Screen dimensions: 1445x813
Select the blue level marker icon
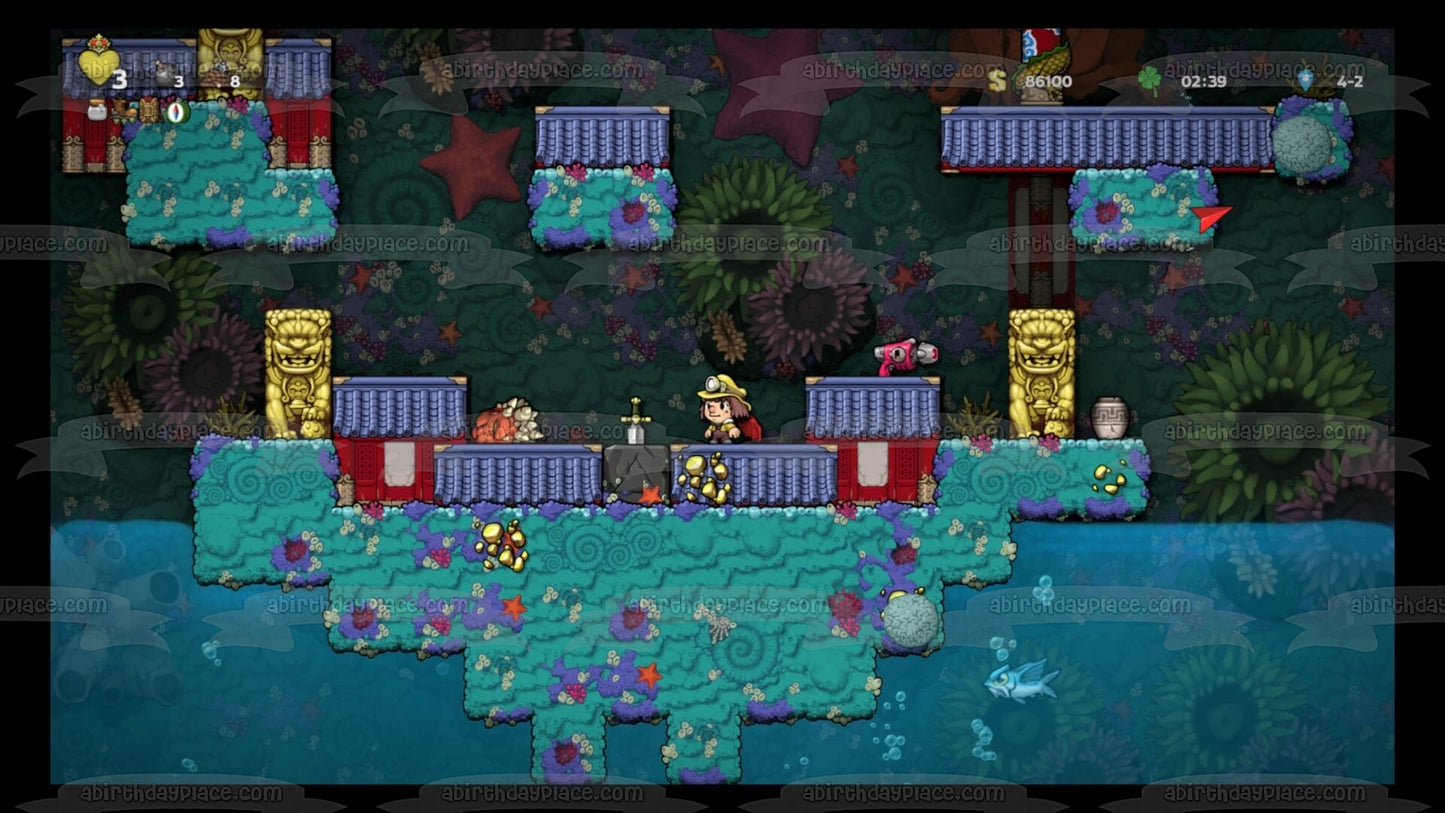point(1307,79)
